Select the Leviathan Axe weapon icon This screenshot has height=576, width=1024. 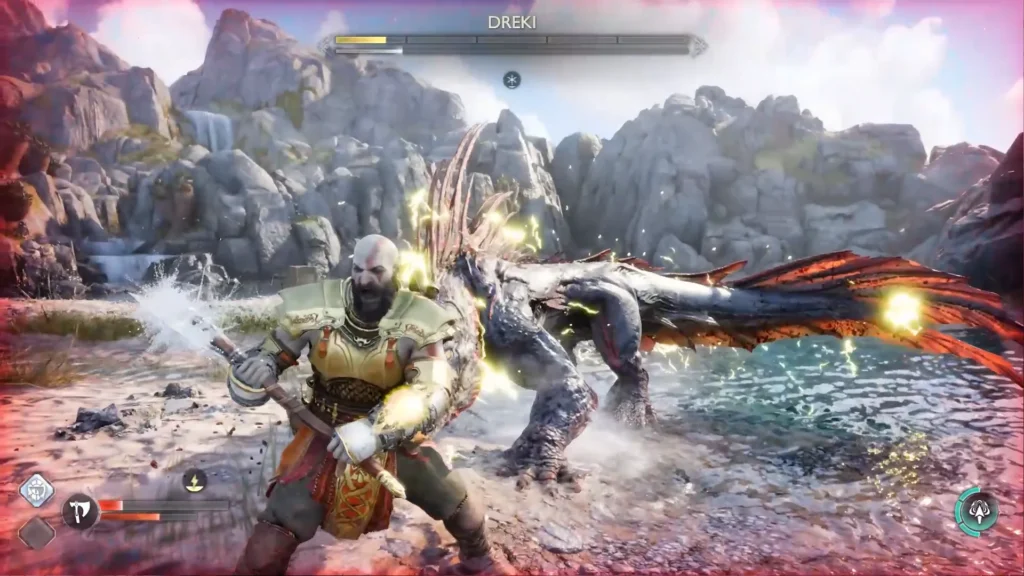[x=80, y=511]
